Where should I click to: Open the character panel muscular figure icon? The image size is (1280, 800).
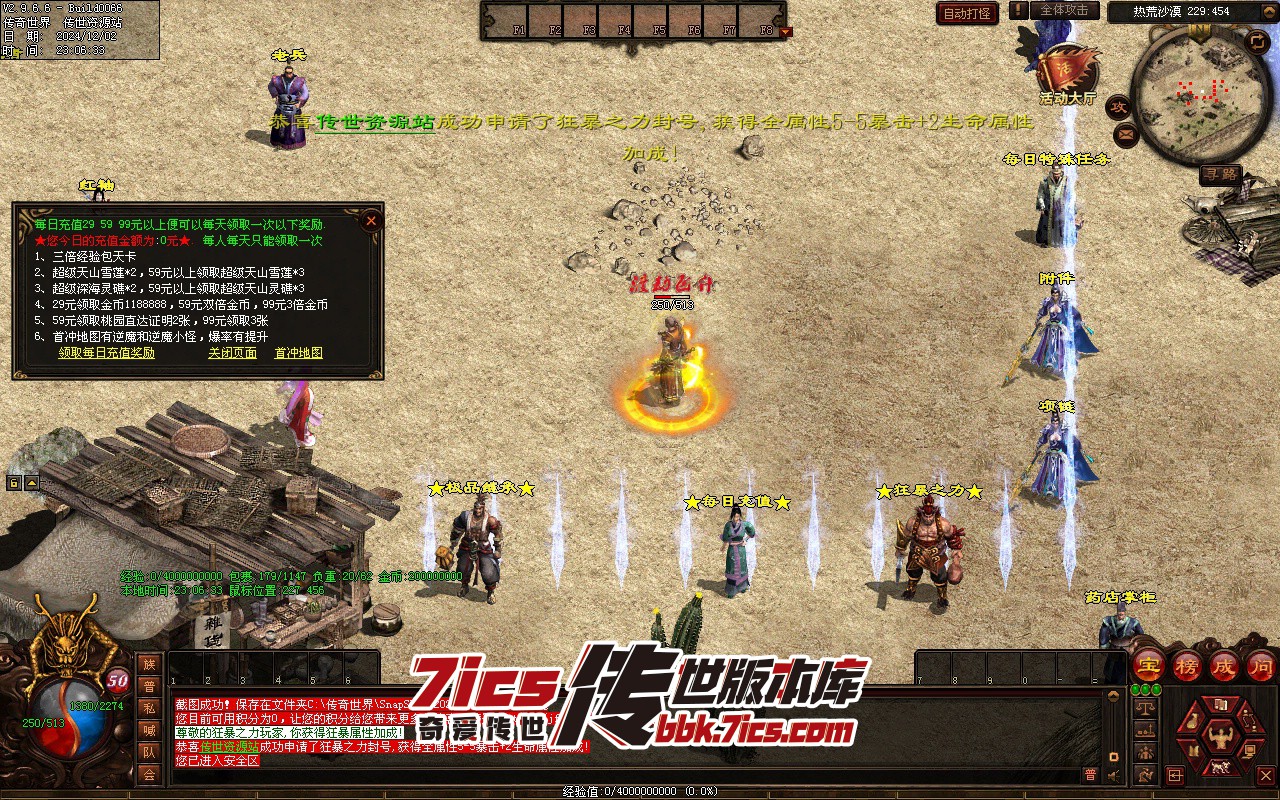pos(1219,738)
